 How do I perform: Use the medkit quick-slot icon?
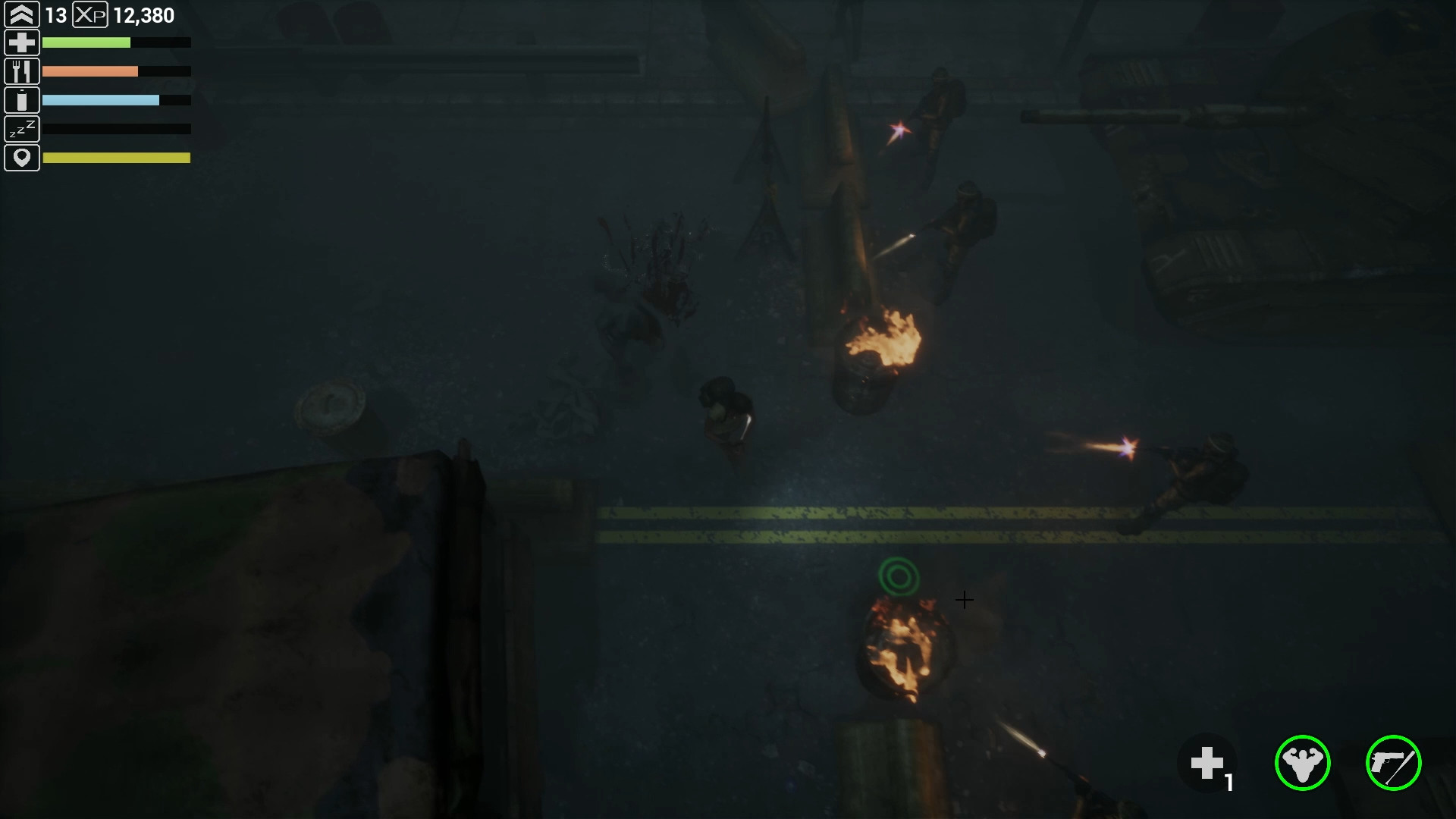(1209, 762)
